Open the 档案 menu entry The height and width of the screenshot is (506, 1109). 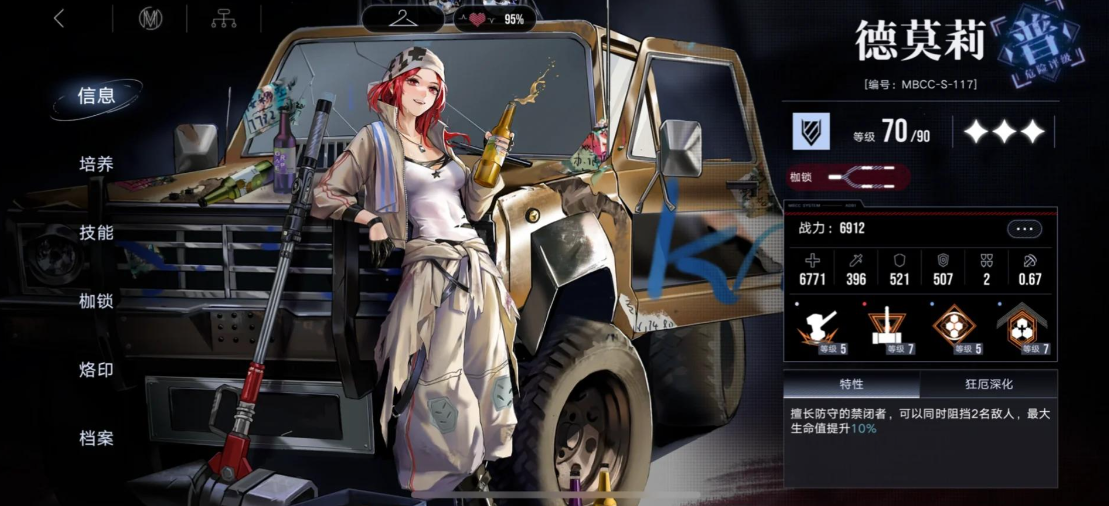coord(97,438)
